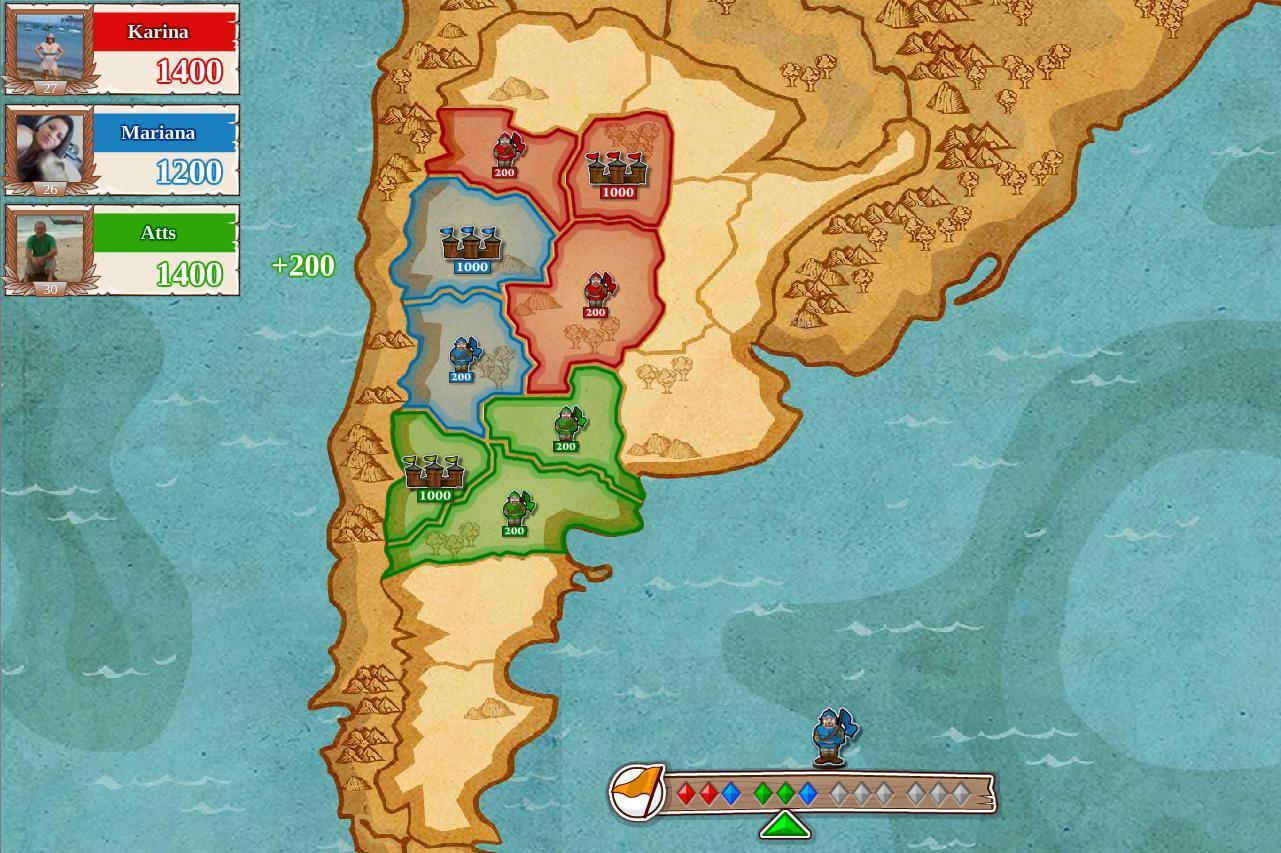Click Atts's score of 1400
The height and width of the screenshot is (853, 1281).
[x=189, y=273]
